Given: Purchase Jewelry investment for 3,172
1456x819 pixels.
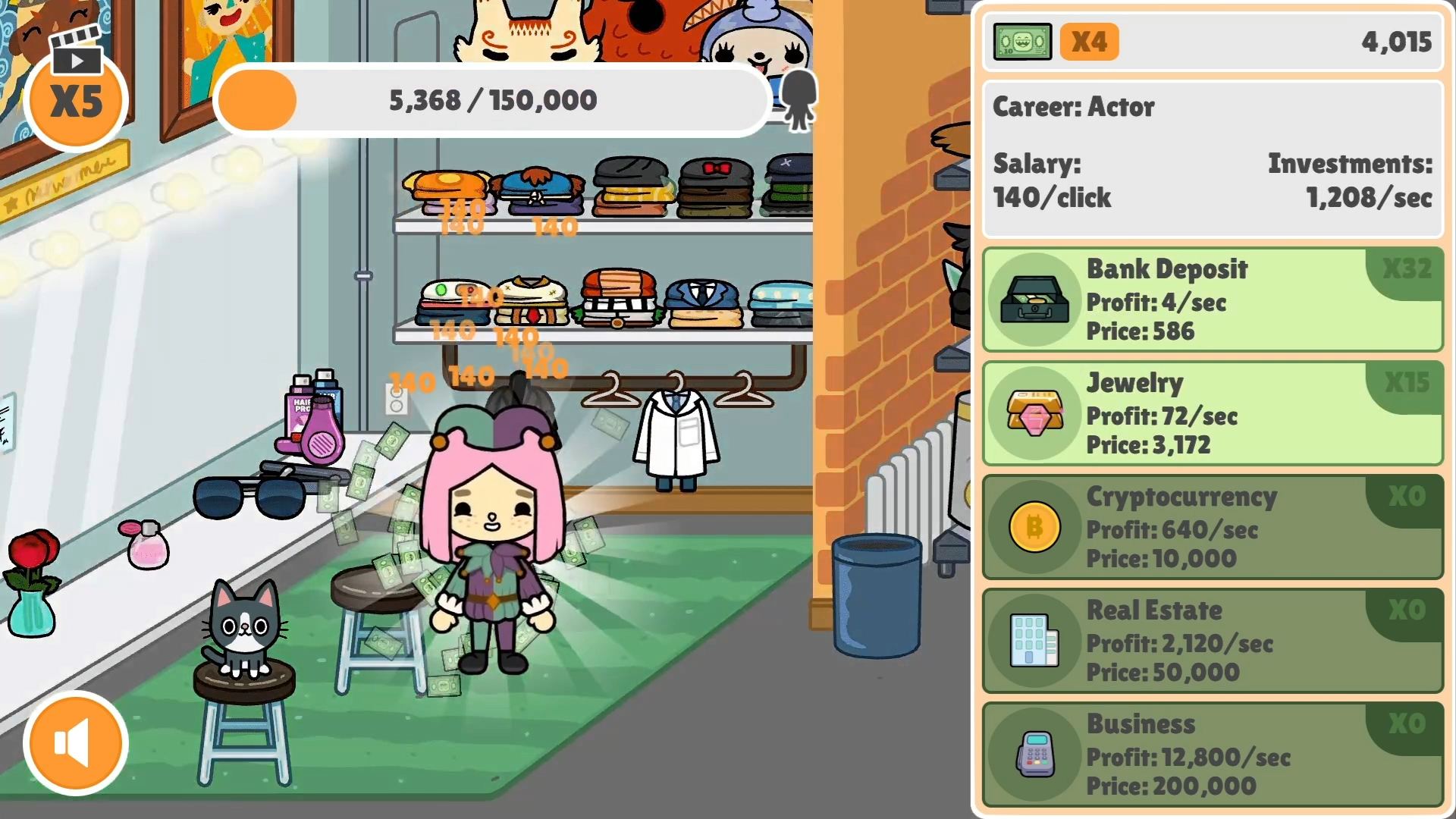Looking at the screenshot, I should (1213, 413).
